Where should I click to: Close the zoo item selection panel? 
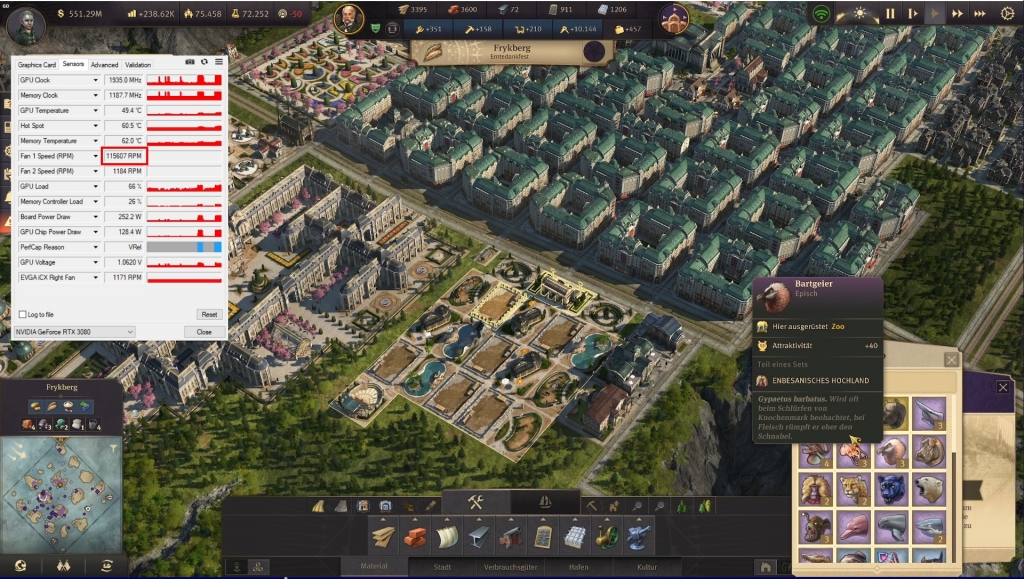[951, 359]
